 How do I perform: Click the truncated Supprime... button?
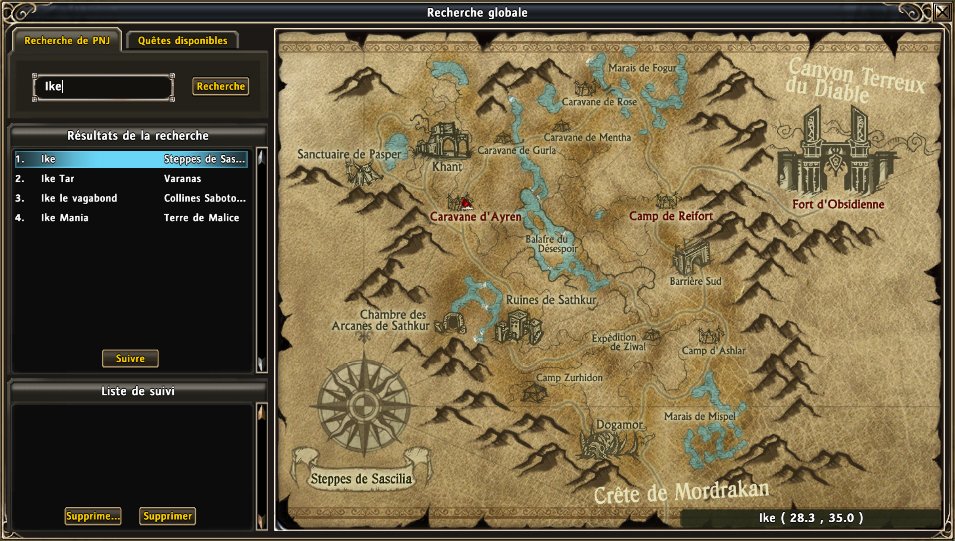[92, 516]
